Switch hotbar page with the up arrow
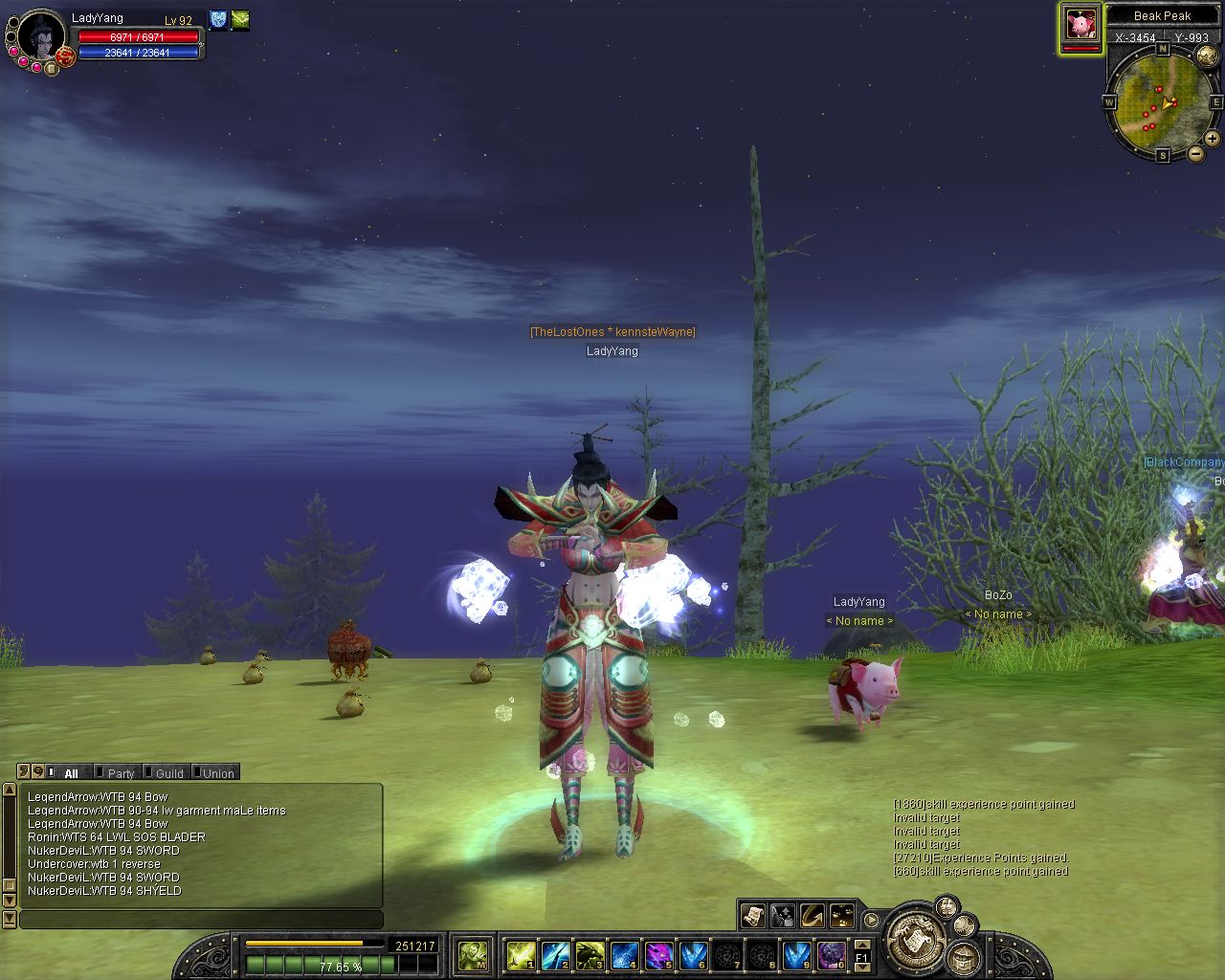The width and height of the screenshot is (1225, 980). tap(862, 946)
